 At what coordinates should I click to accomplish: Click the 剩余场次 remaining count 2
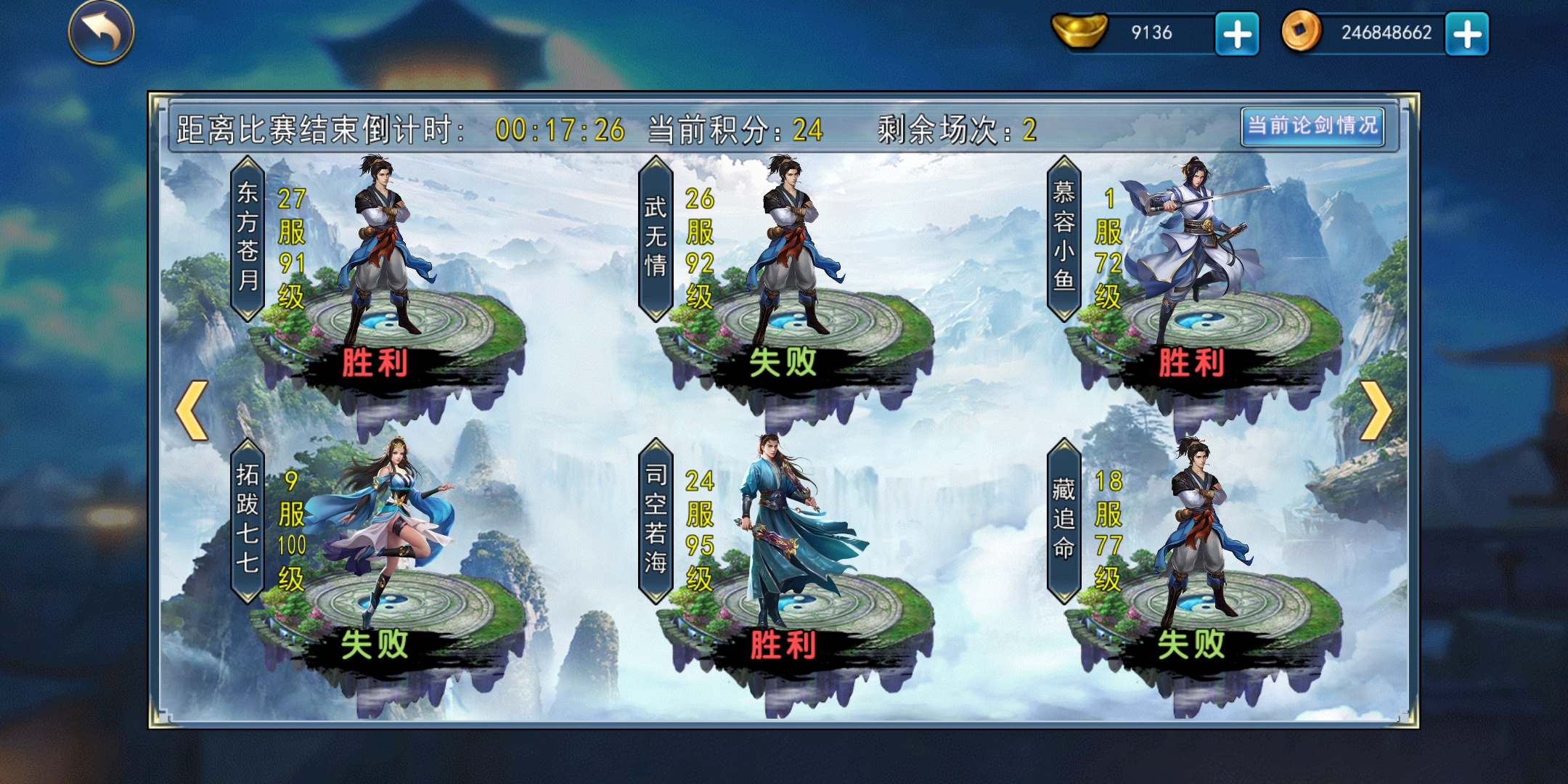point(1031,128)
